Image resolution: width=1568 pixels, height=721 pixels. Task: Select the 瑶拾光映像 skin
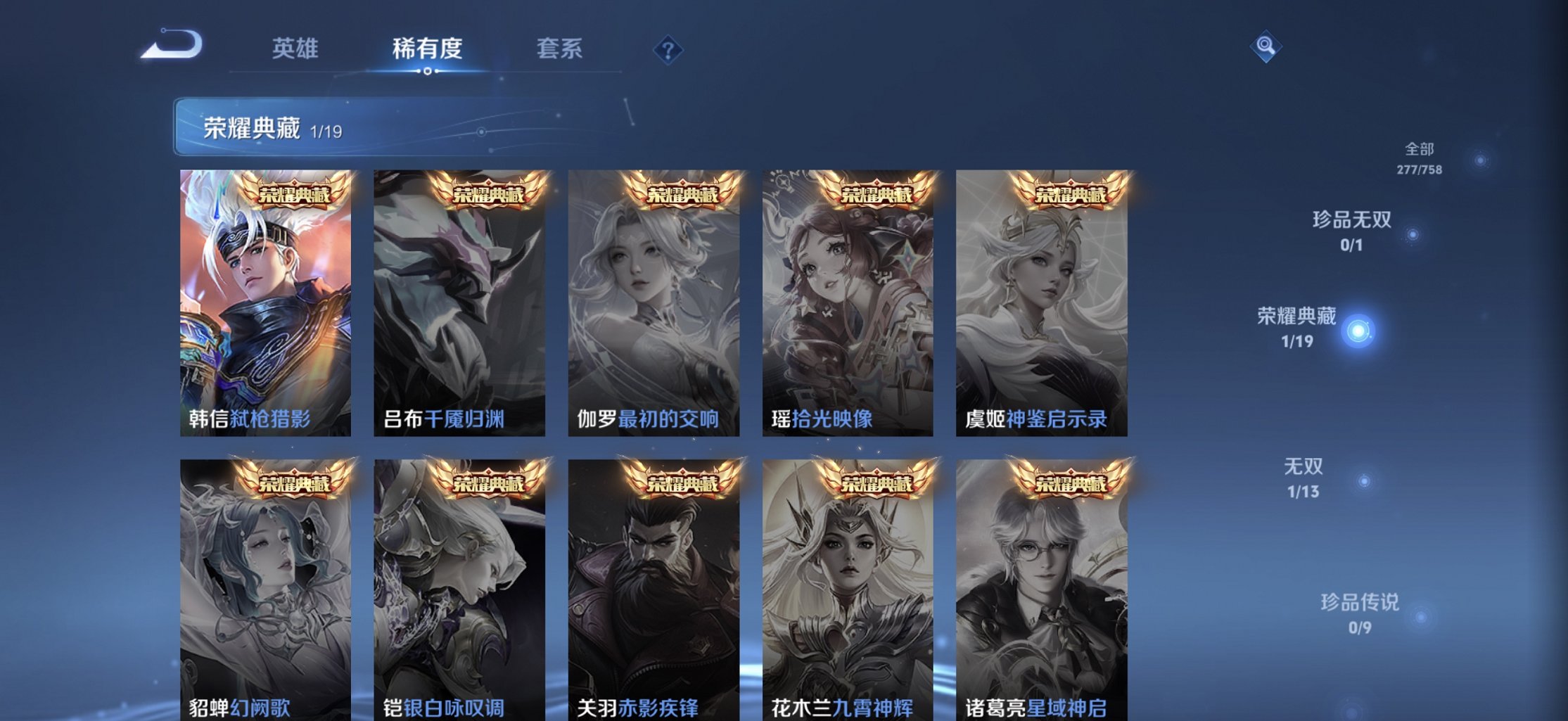[x=846, y=302]
